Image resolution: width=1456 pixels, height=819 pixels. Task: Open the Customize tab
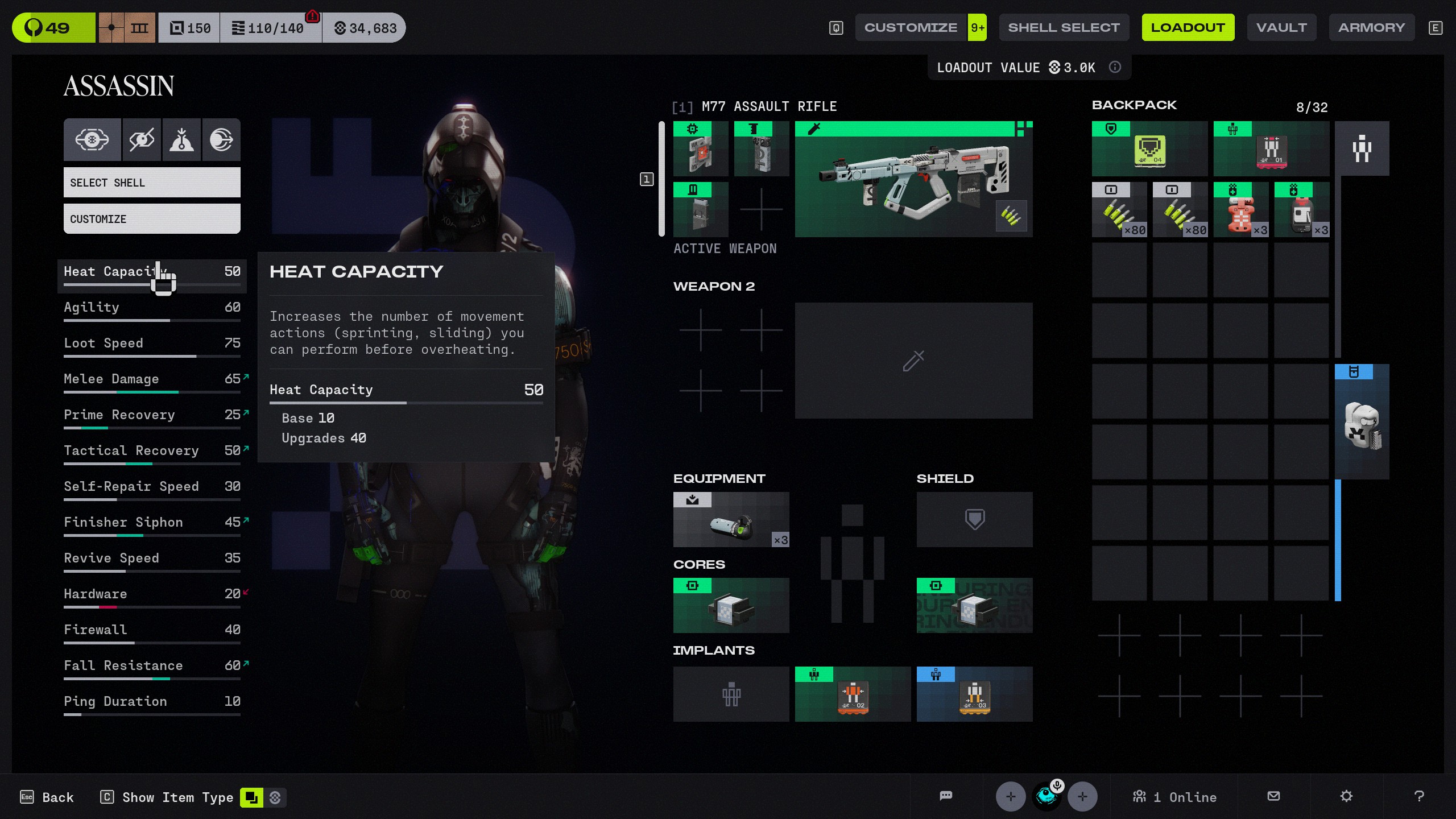click(x=910, y=27)
